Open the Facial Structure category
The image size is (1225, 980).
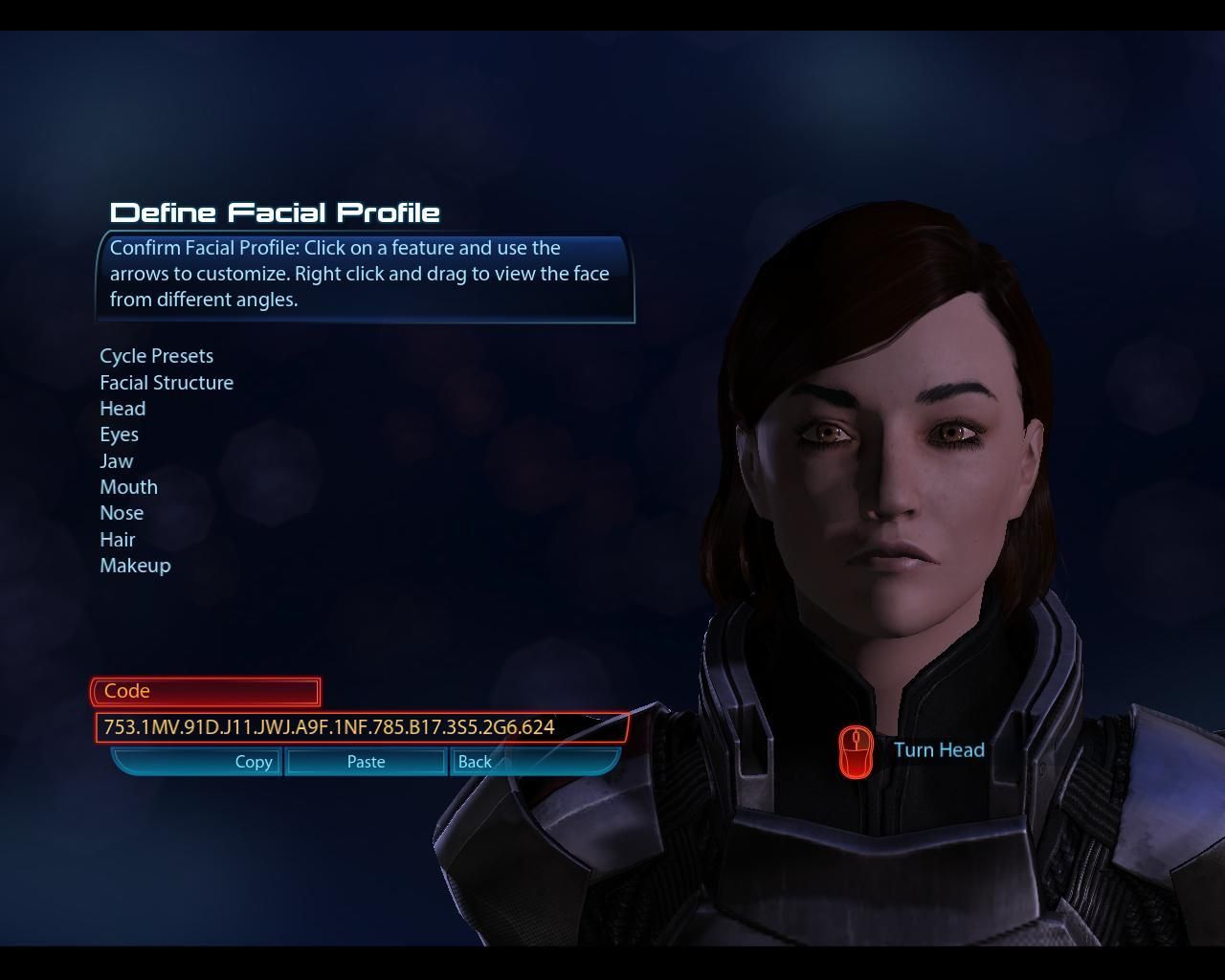(167, 383)
